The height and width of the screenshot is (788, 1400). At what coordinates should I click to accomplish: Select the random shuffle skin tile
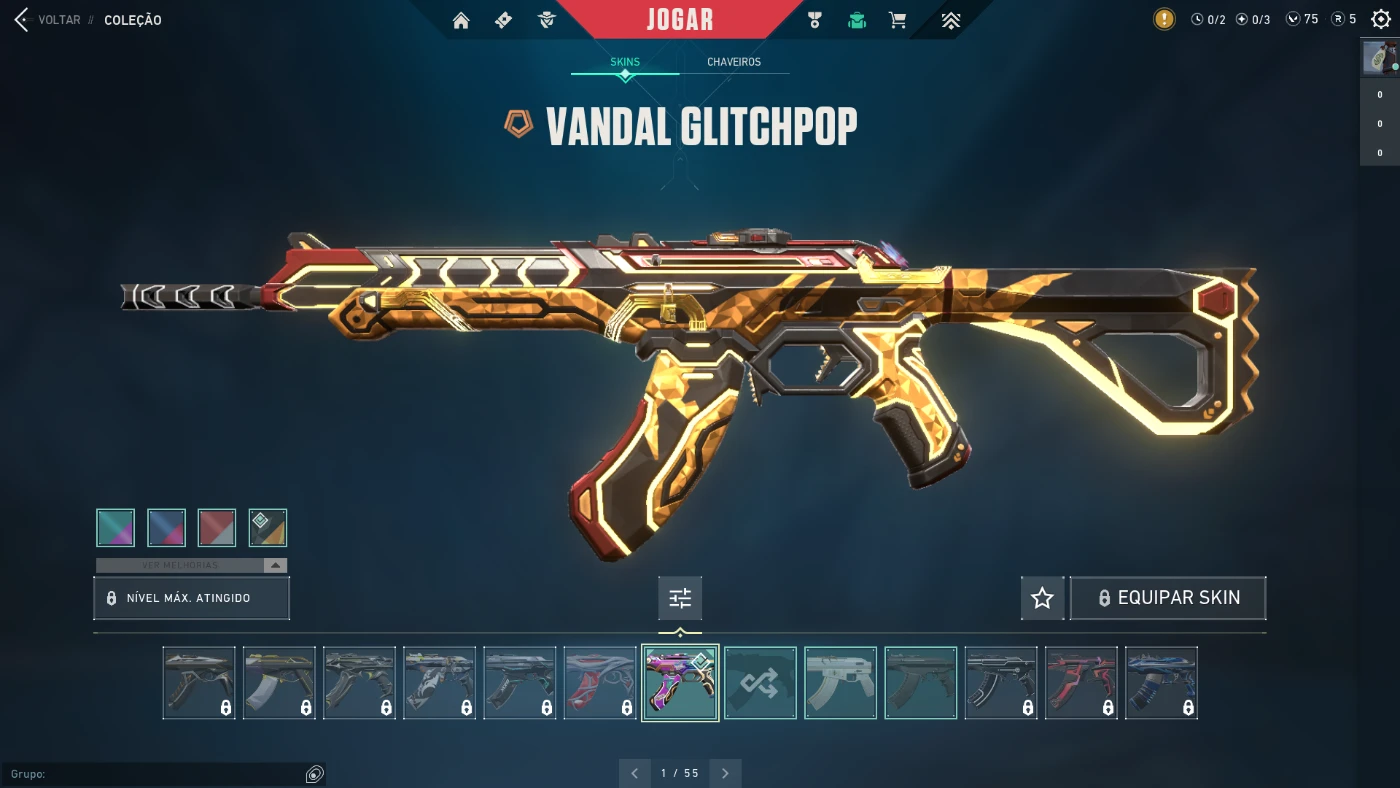coord(760,683)
